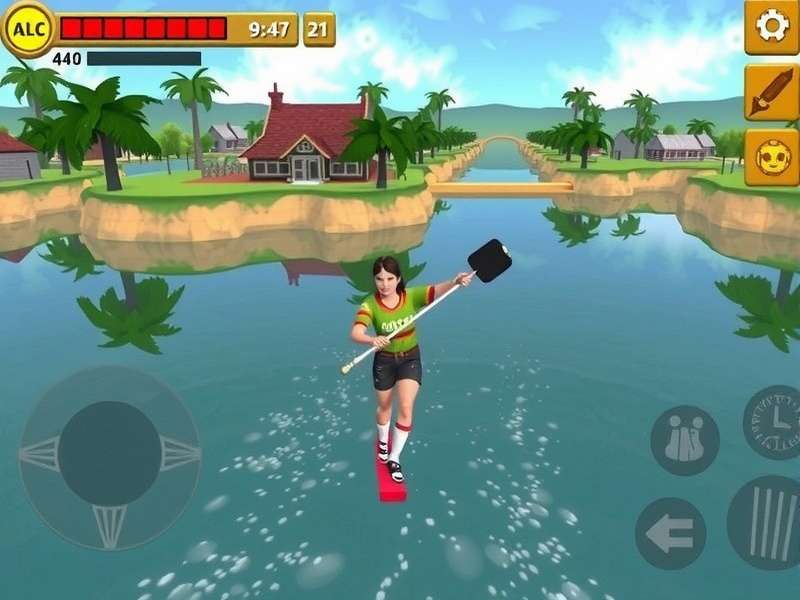Screen dimensions: 800x600
Task: Tap the virtual joystick center
Action: click(109, 455)
